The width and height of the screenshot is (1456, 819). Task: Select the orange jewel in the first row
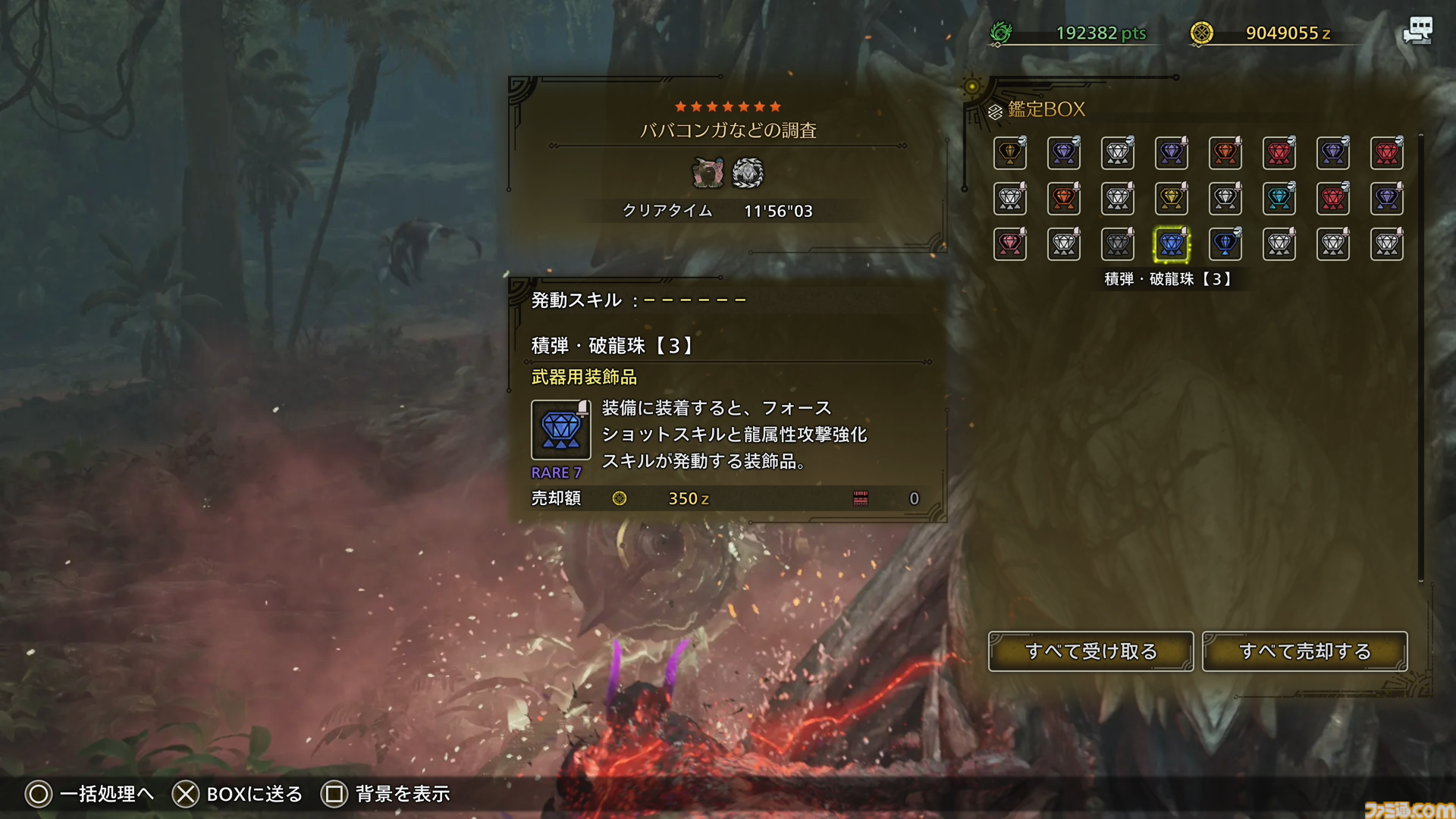click(1225, 153)
